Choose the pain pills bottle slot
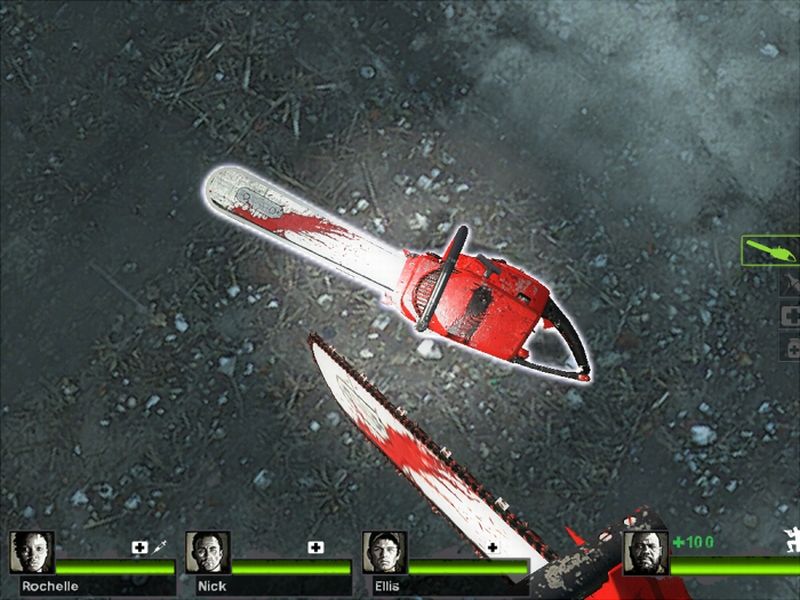This screenshot has height=600, width=800. 790,345
